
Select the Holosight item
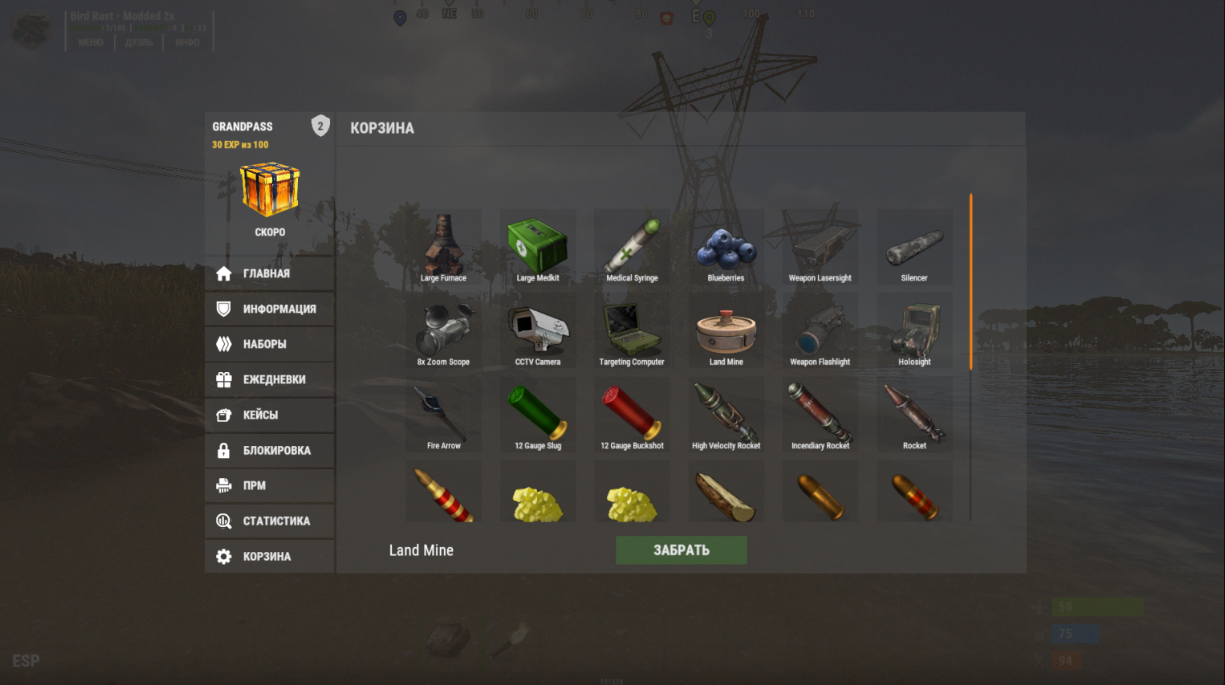[x=914, y=330]
